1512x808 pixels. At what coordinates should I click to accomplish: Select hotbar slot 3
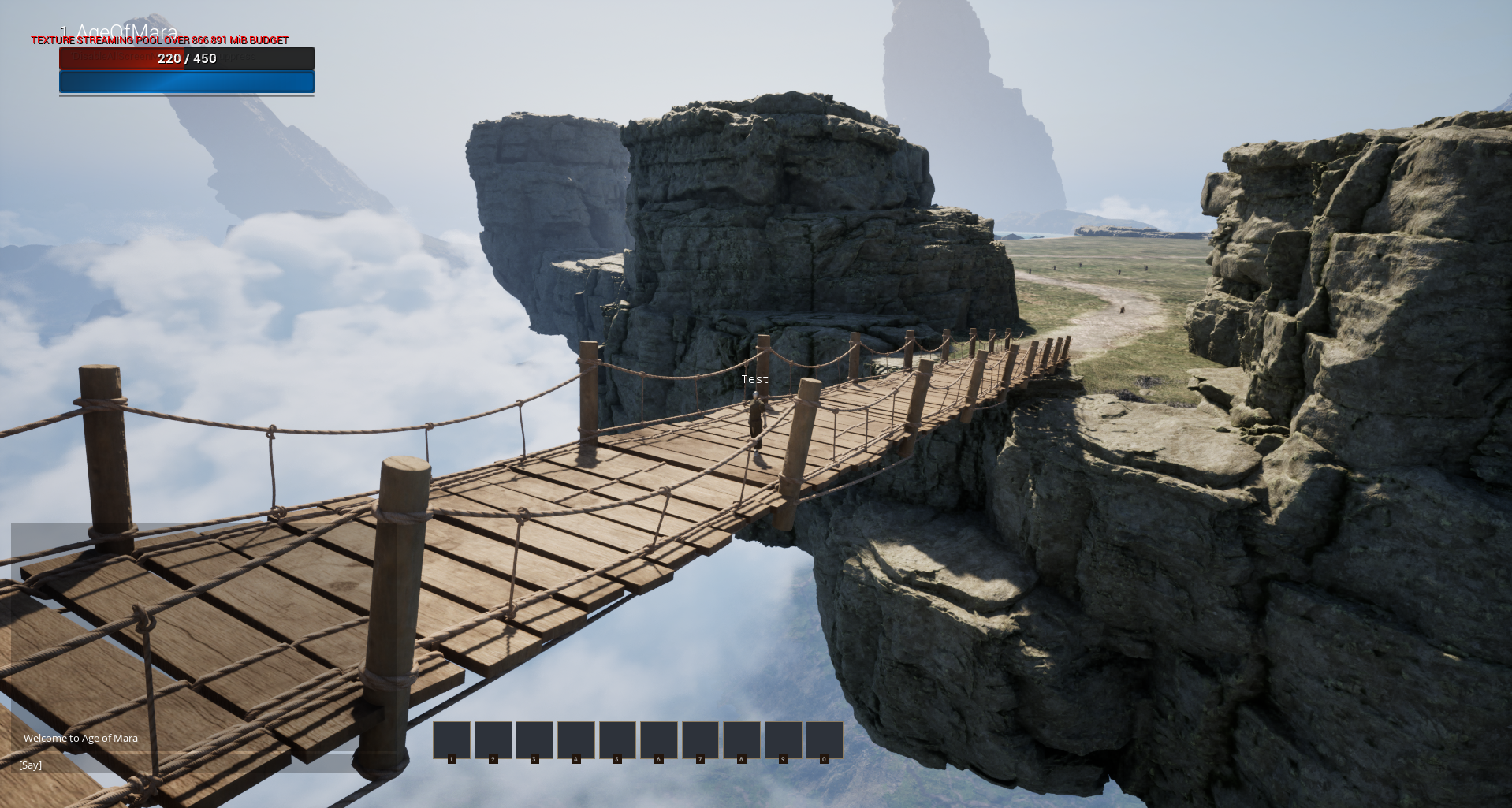coord(534,739)
